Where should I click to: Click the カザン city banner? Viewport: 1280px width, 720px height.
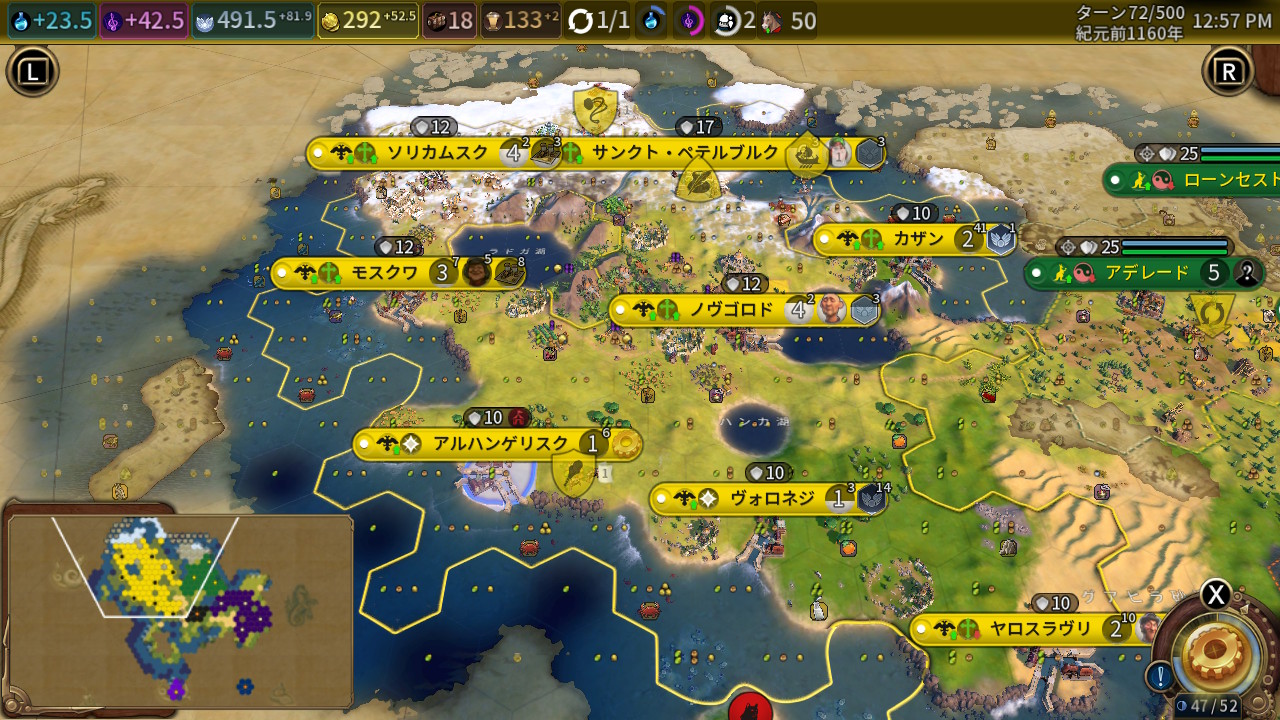click(x=918, y=239)
